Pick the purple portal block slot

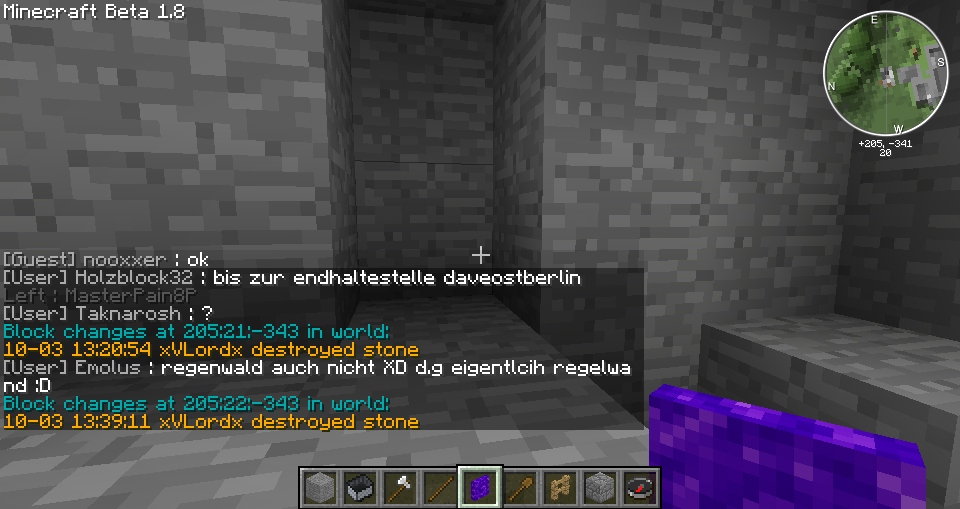tap(479, 487)
